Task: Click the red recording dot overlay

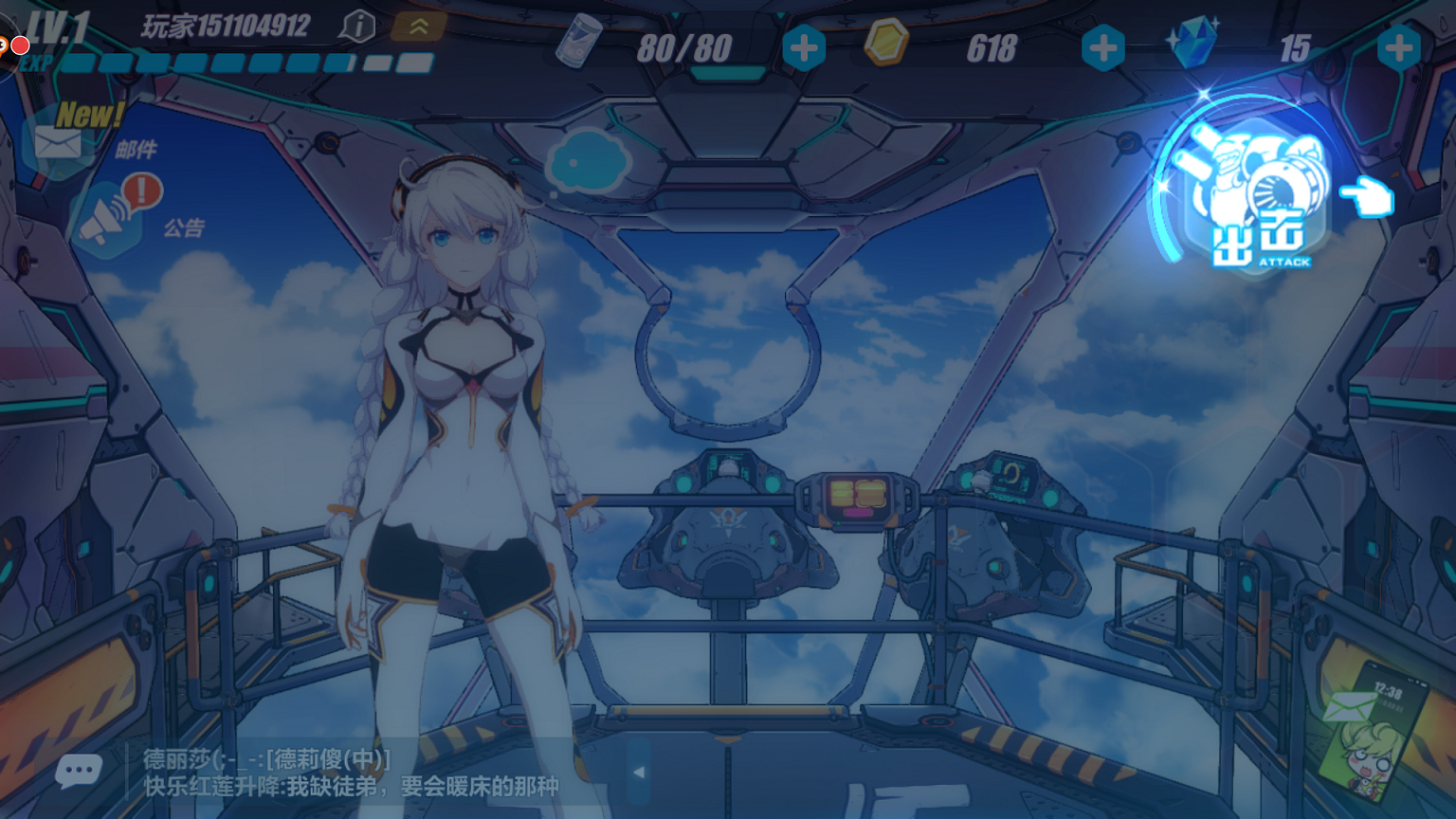Action: click(x=20, y=45)
